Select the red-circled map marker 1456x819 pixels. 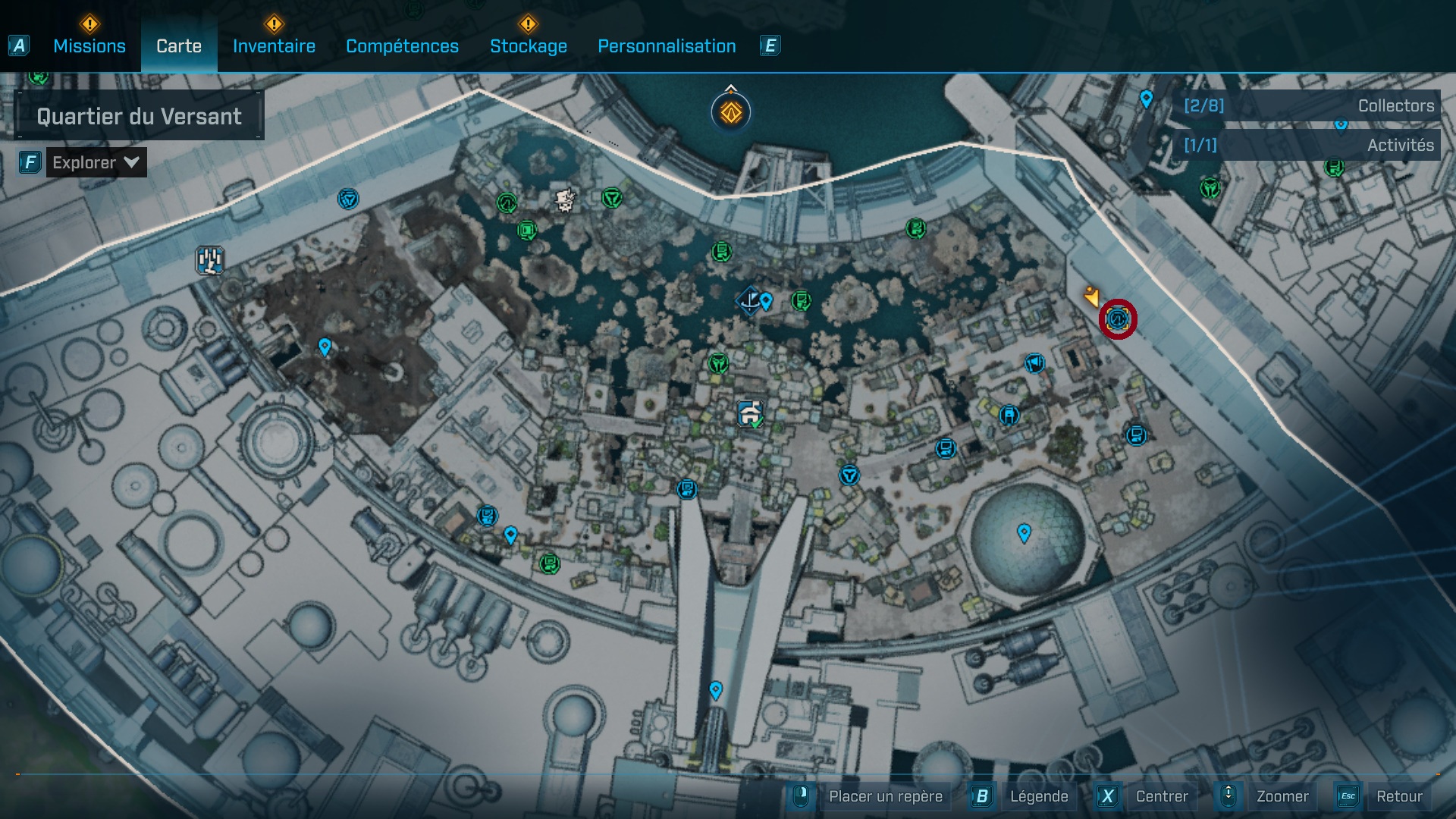[1118, 319]
